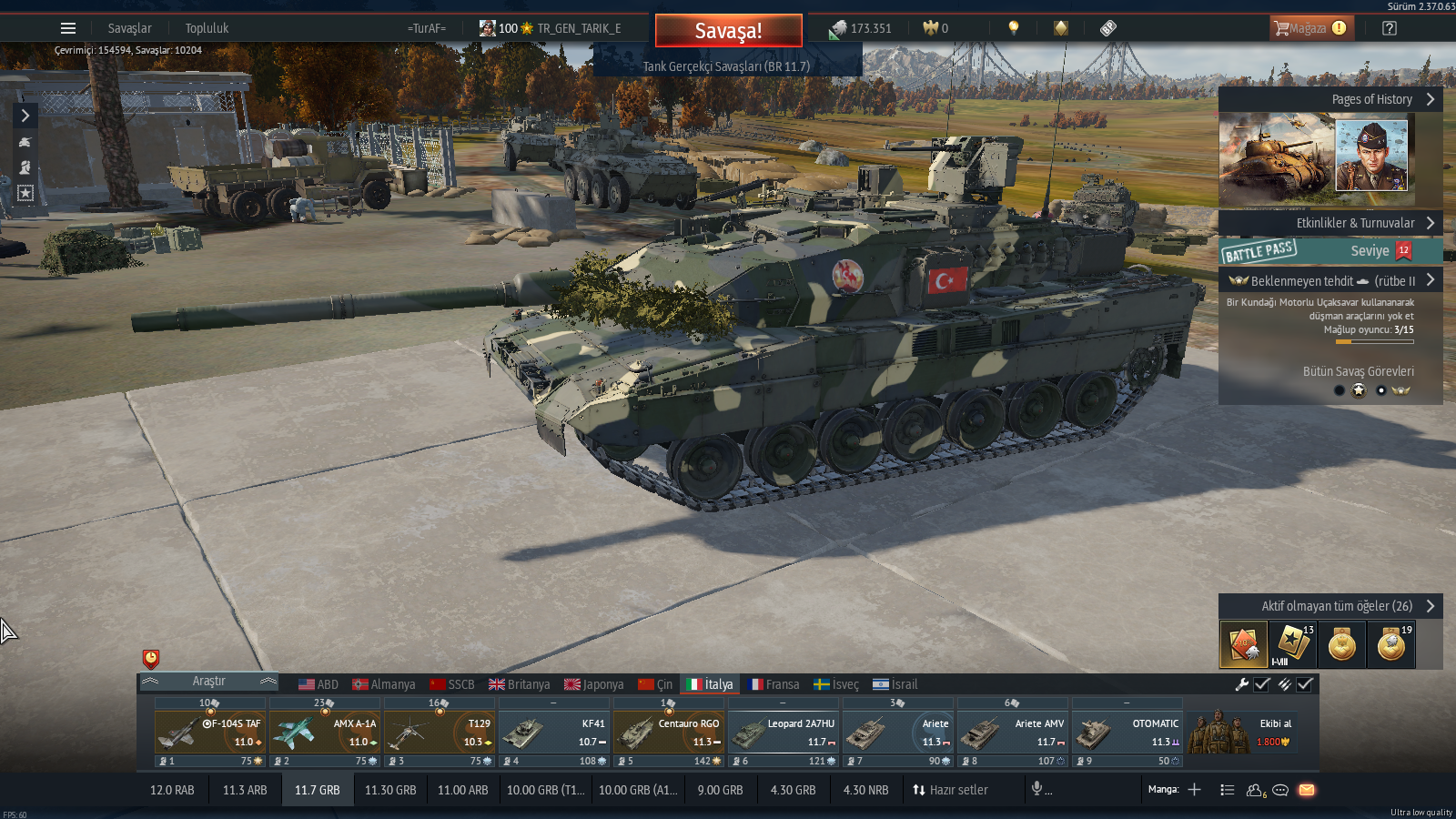Open the Battle Pass Seviye banner

[x=1330, y=250]
